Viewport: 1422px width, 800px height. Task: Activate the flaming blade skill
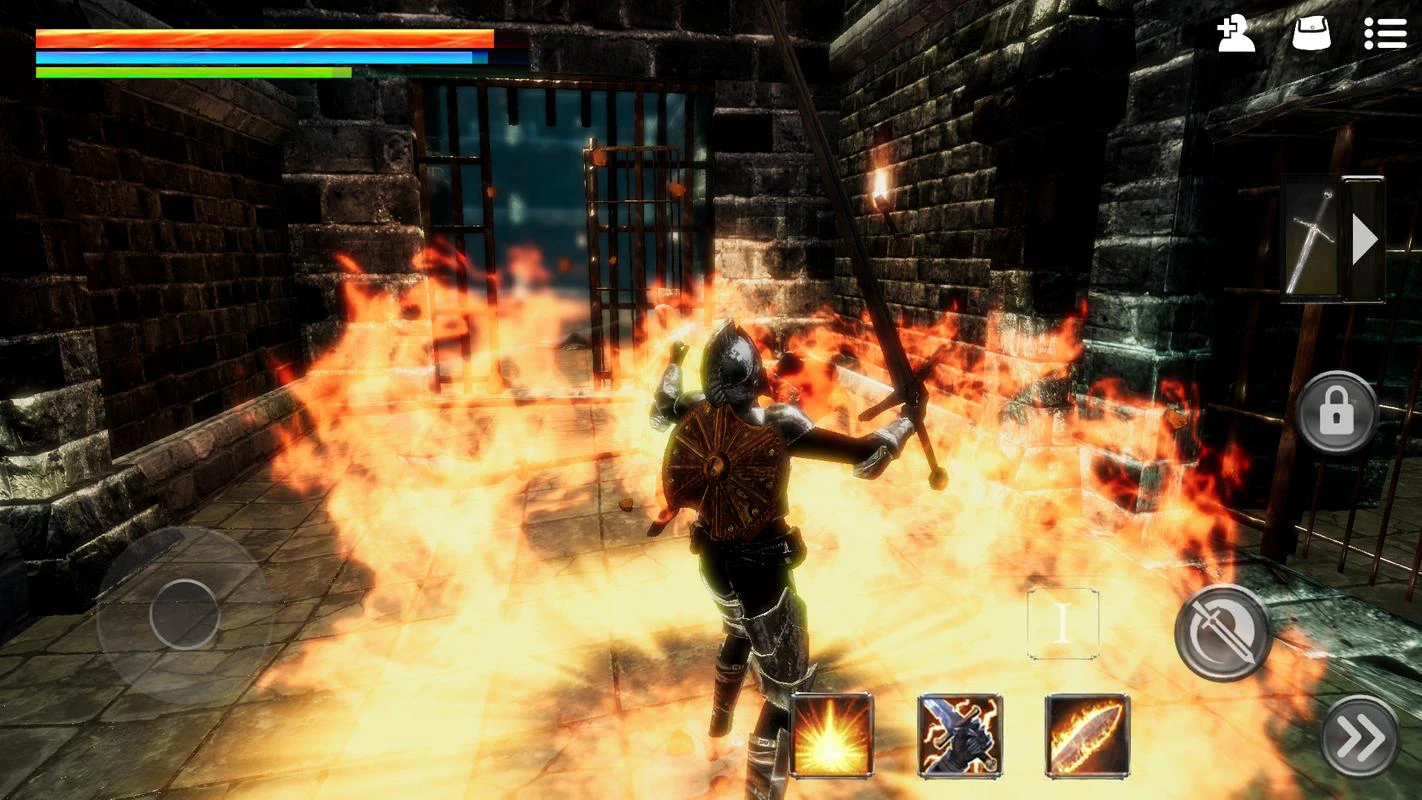(x=1087, y=735)
